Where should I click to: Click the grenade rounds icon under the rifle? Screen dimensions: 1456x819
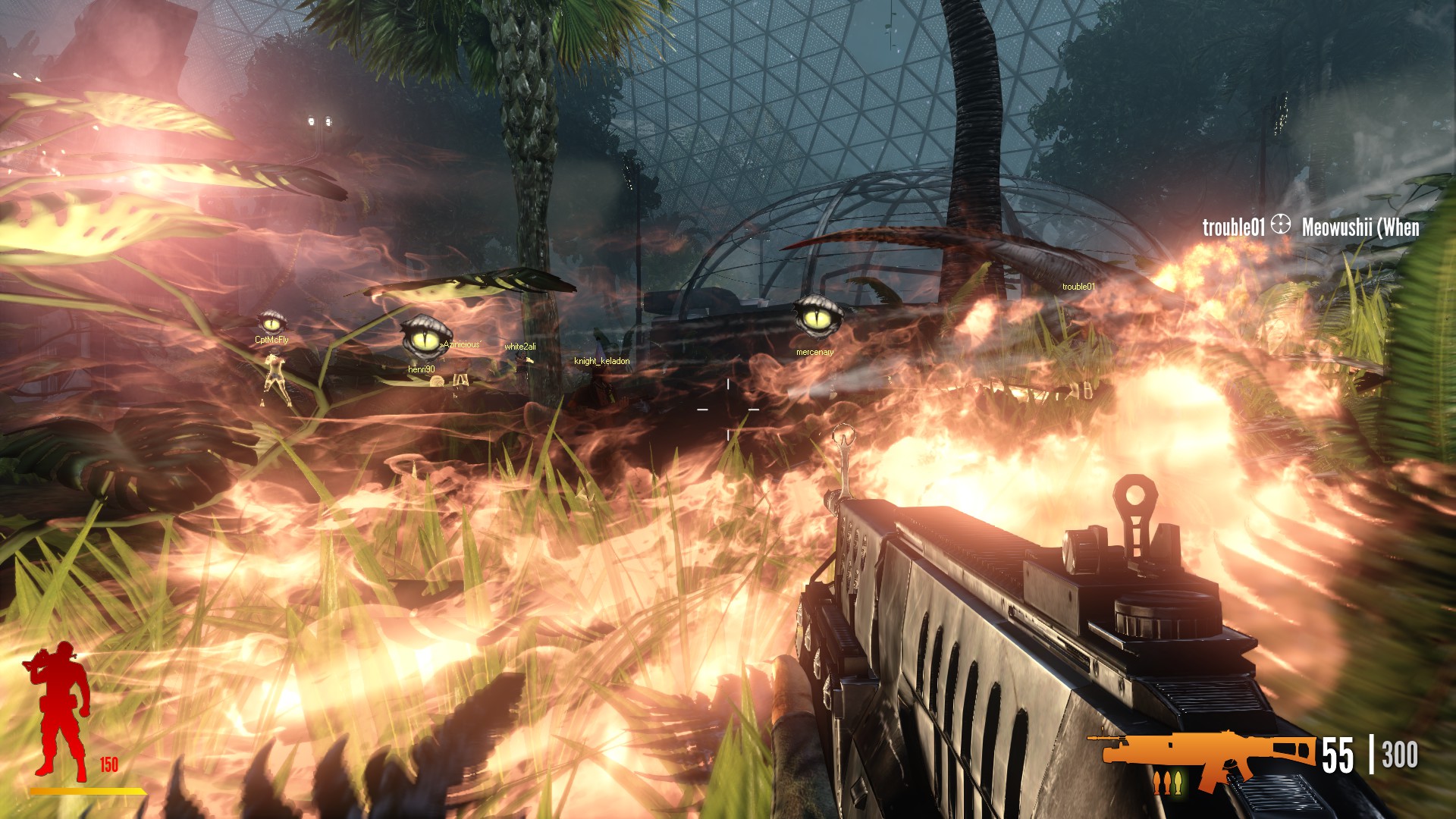1167,781
